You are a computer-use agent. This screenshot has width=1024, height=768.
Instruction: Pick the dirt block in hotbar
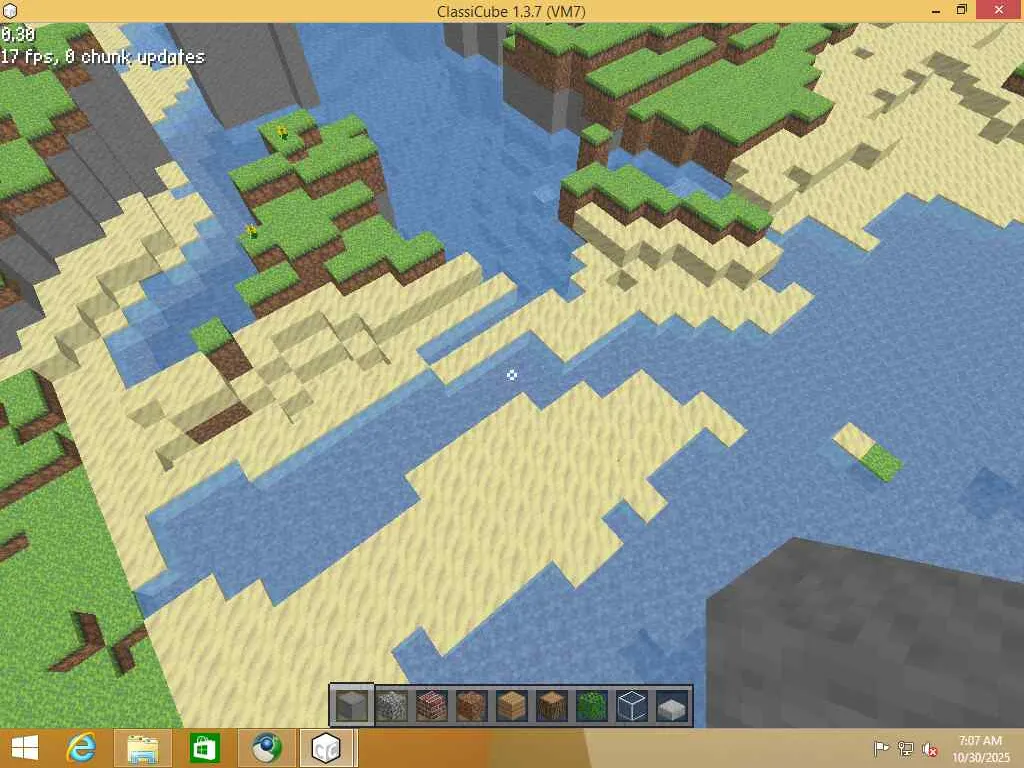tap(472, 706)
